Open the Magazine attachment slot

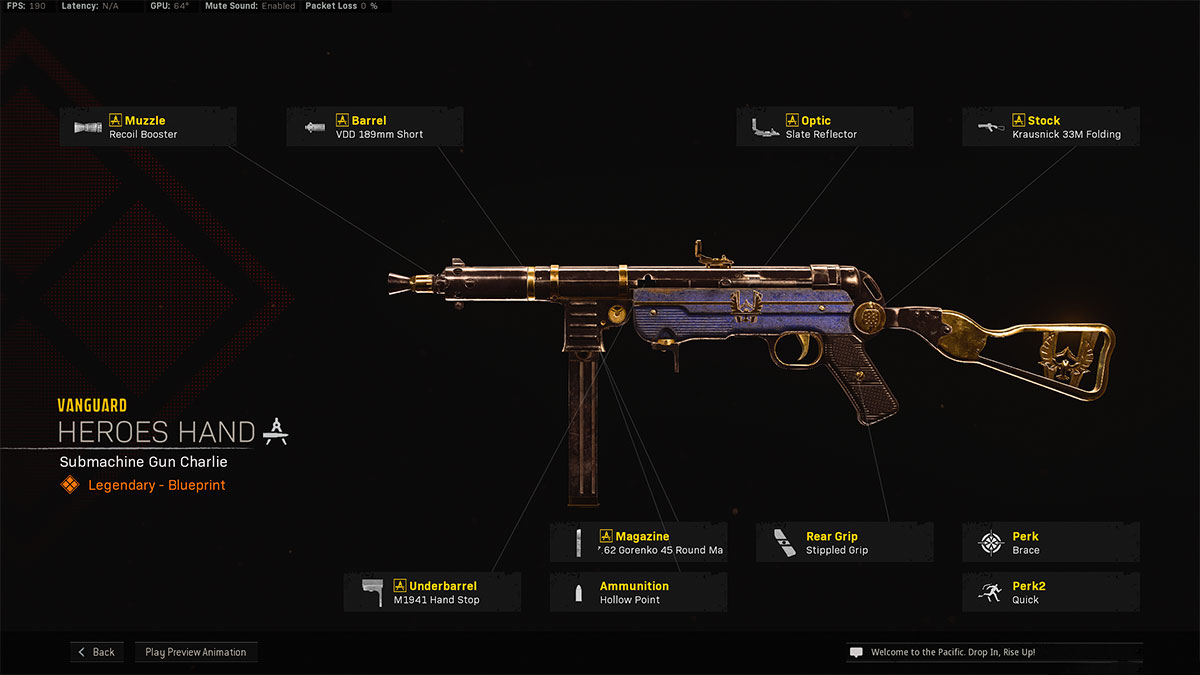coord(638,543)
